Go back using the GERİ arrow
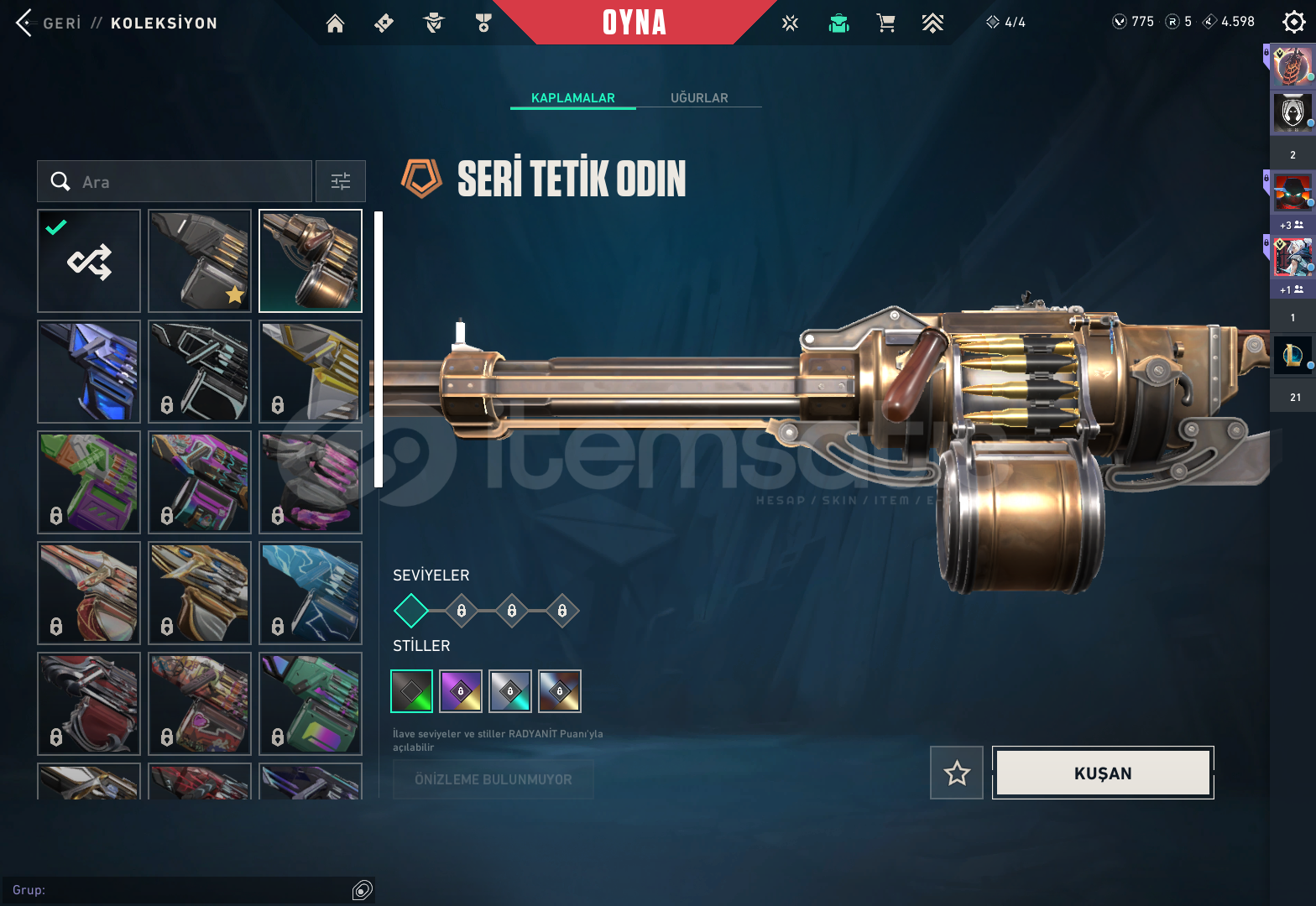This screenshot has width=1316, height=906. [25, 23]
